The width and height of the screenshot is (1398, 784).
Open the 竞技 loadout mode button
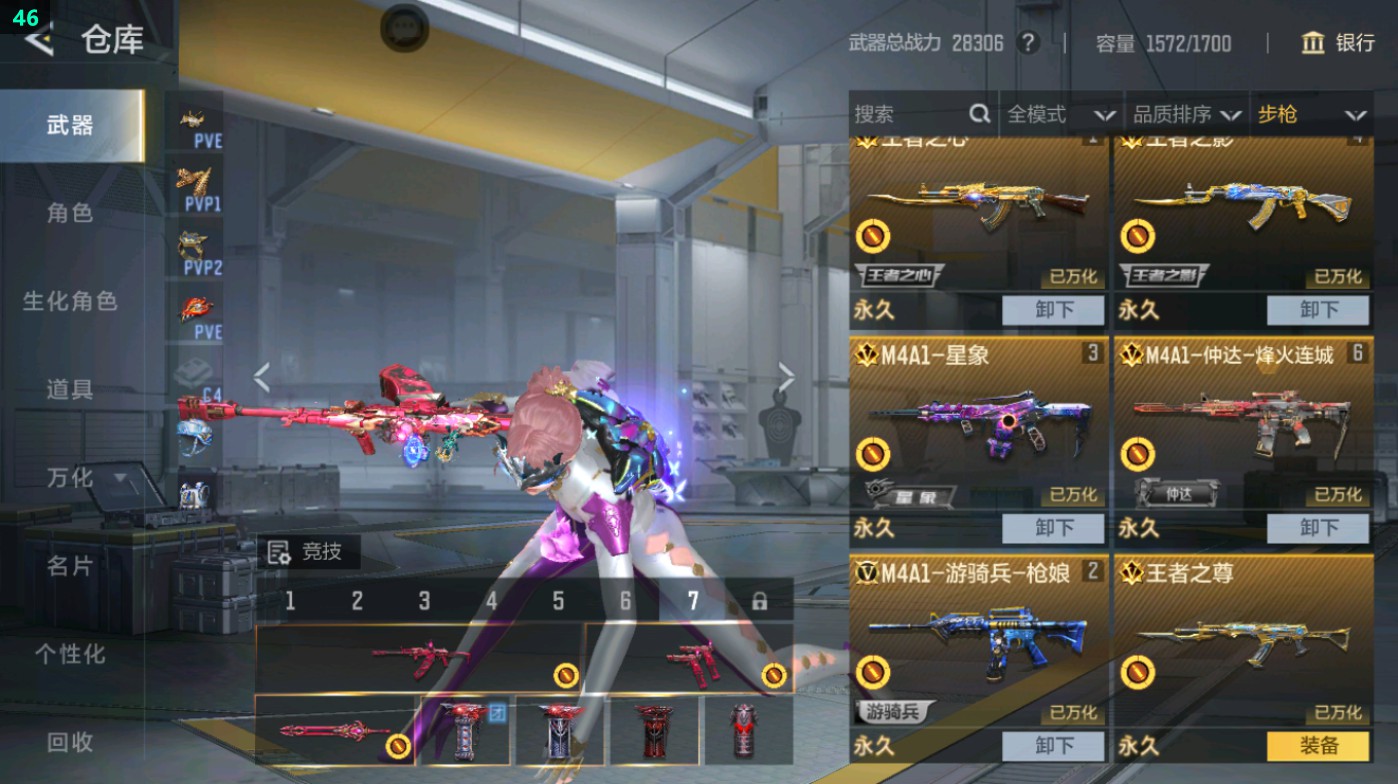click(308, 552)
